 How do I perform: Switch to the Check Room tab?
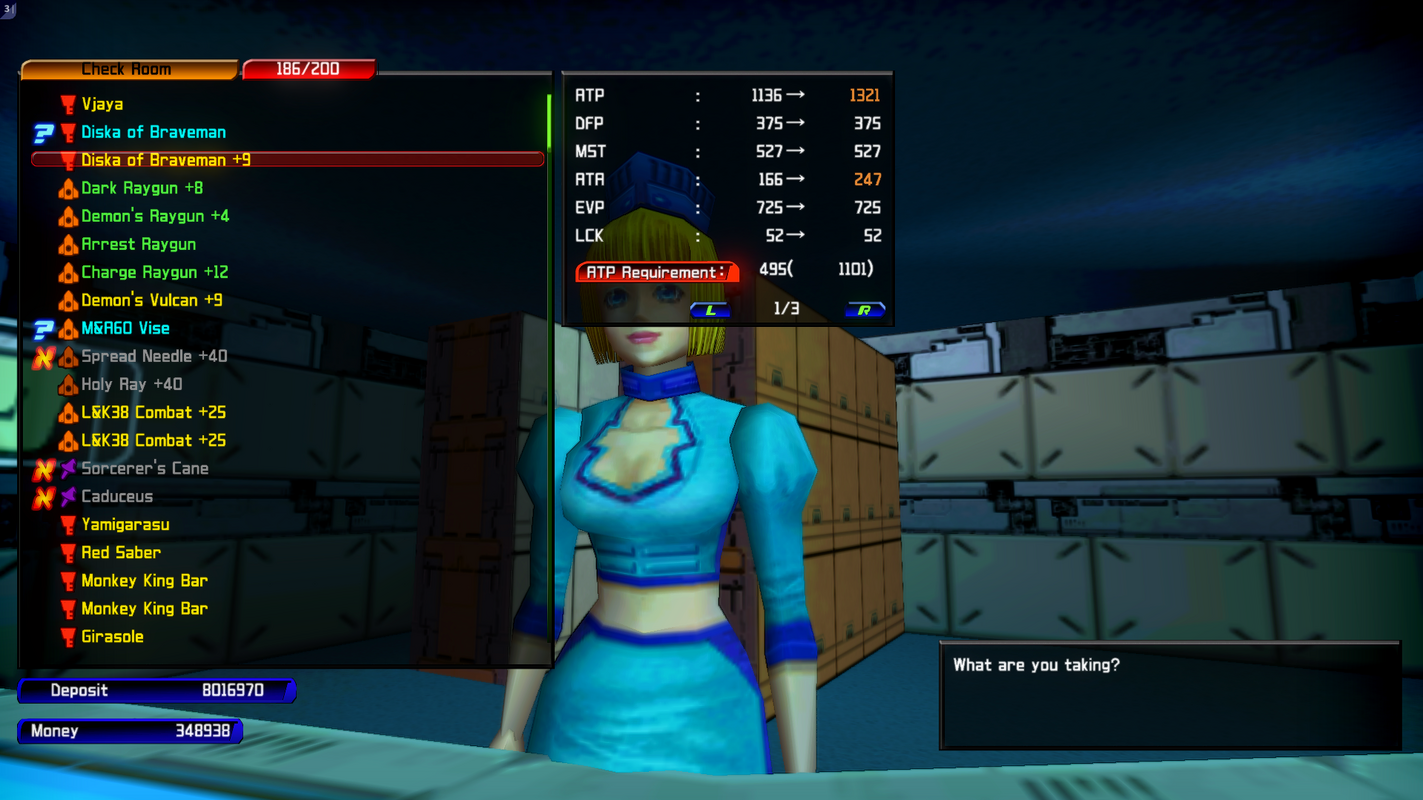[x=129, y=69]
